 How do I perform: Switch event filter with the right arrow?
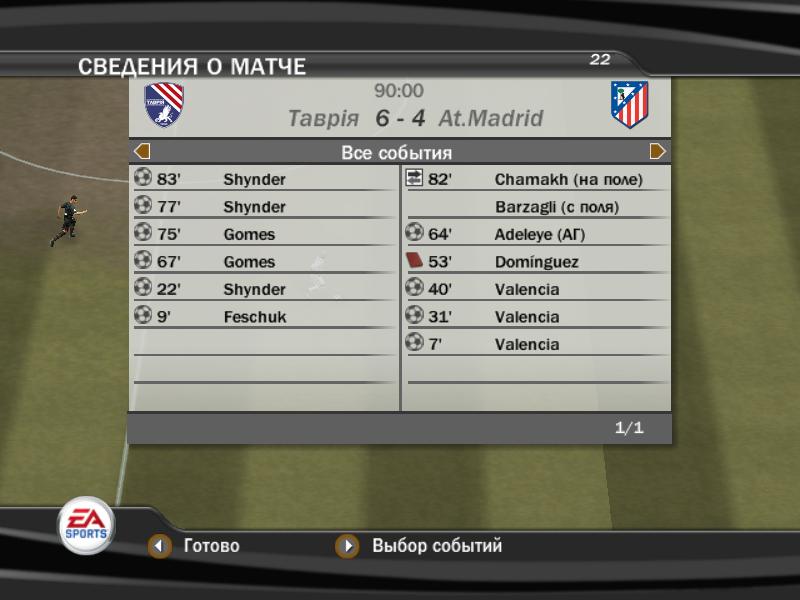pos(657,152)
